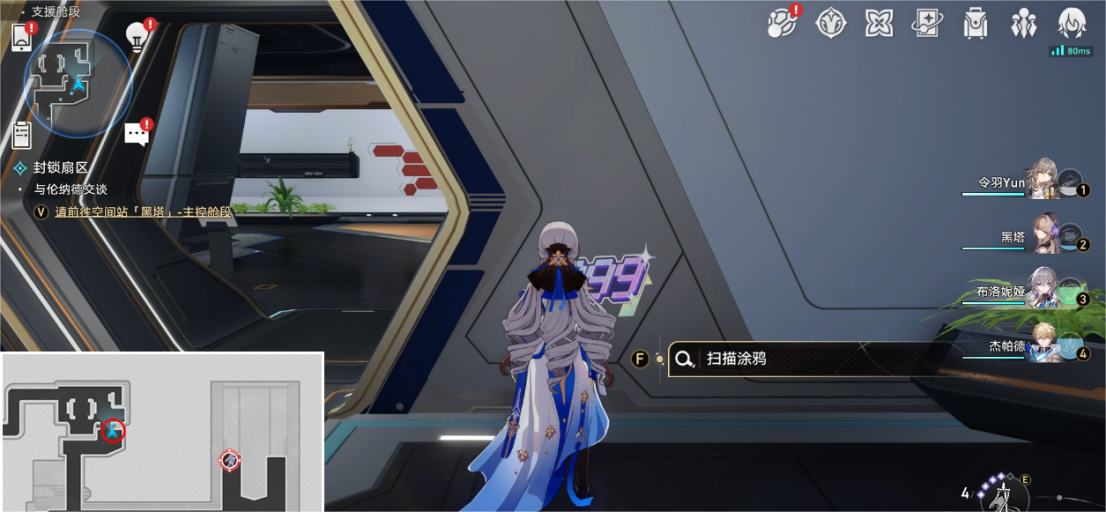Open the team lineup icon
The image size is (1106, 512).
pos(1023,22)
